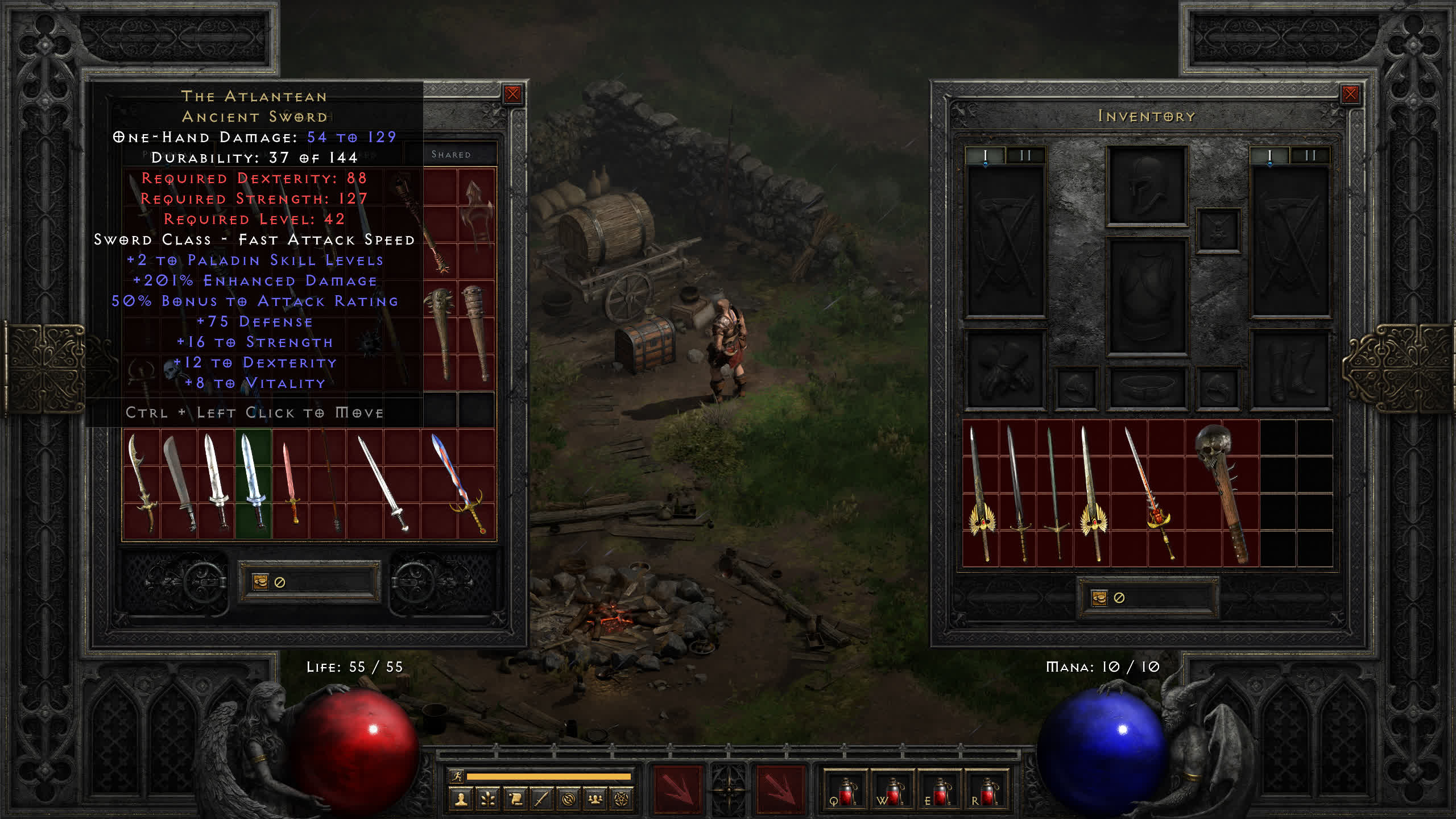Click the inventory gold coin button

pos(1099,598)
